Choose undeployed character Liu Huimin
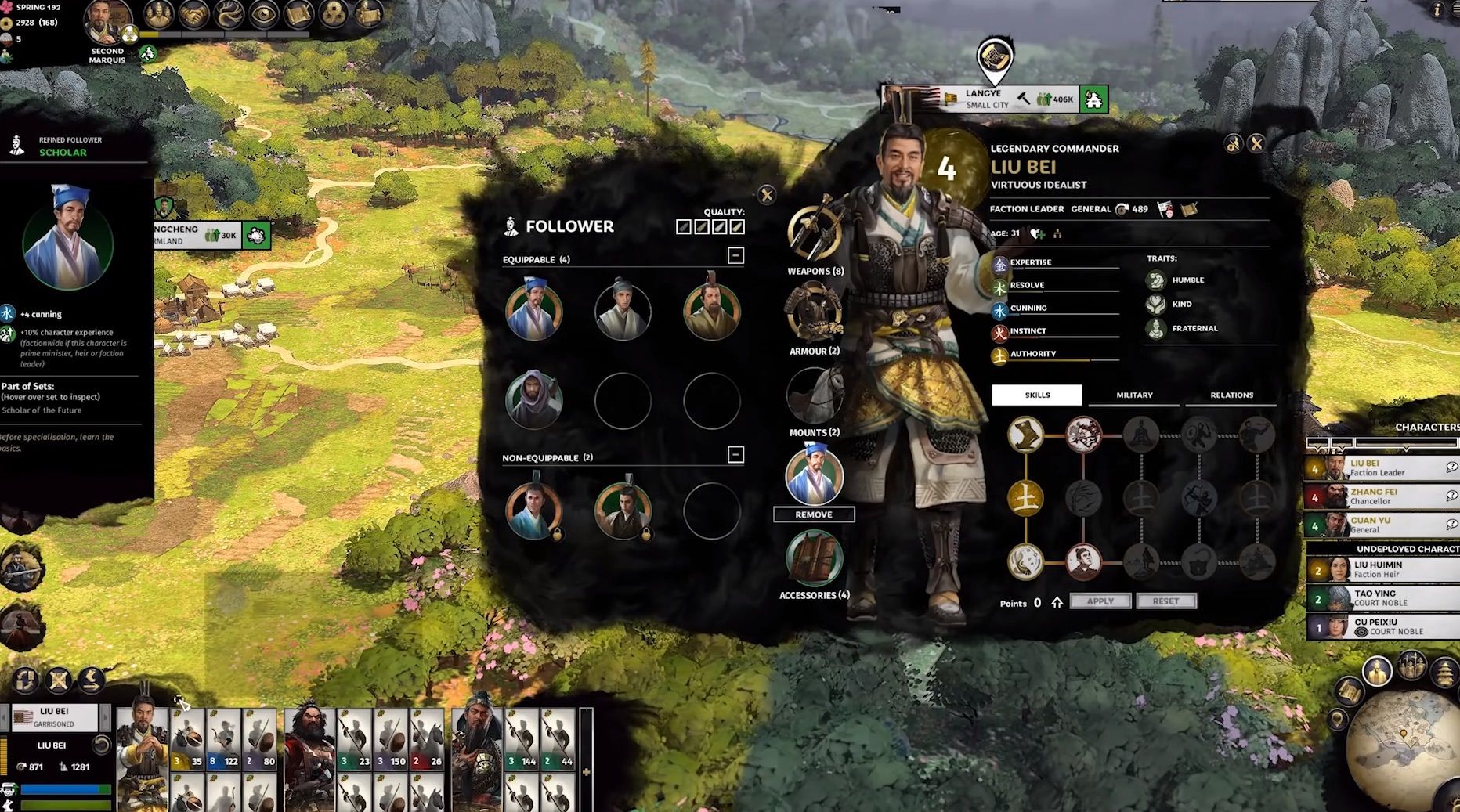This screenshot has width=1460, height=812. 1380,569
